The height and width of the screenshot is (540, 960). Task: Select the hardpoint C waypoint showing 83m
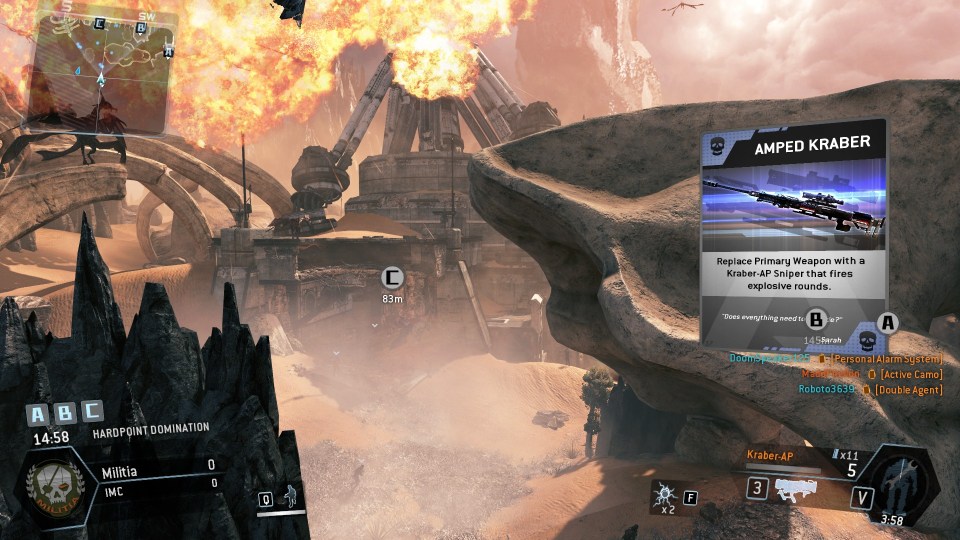(393, 278)
